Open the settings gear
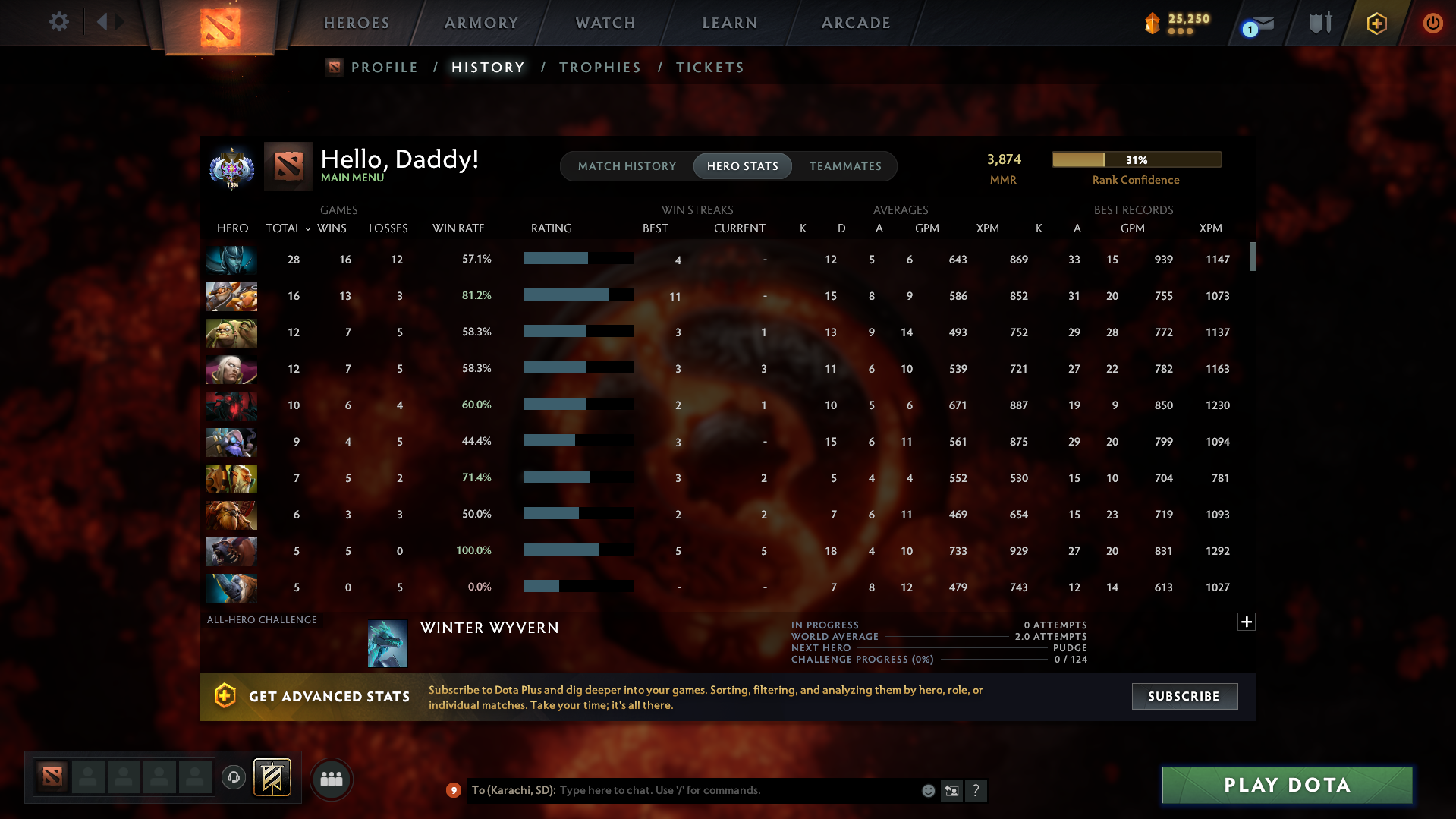This screenshot has height=819, width=1456. 59,23
